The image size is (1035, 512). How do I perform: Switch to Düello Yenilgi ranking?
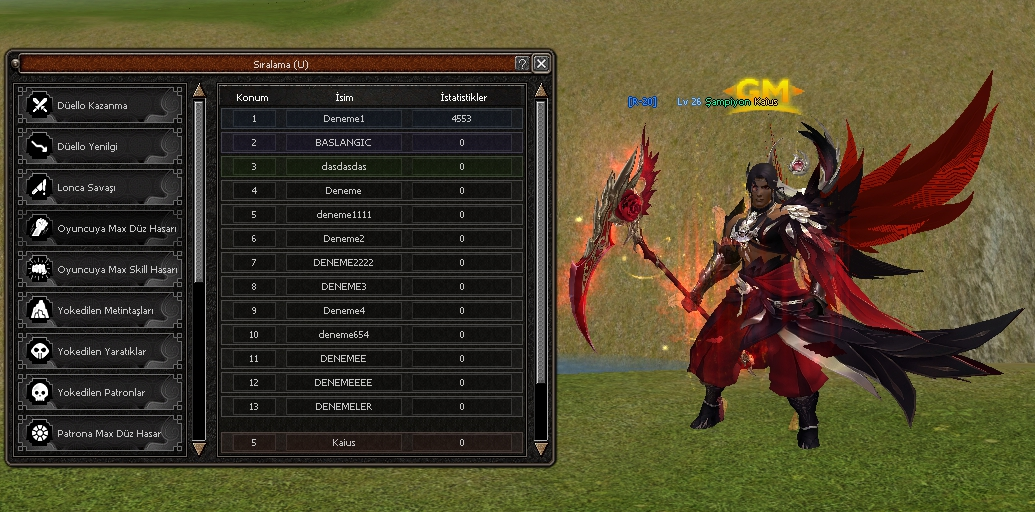point(102,146)
